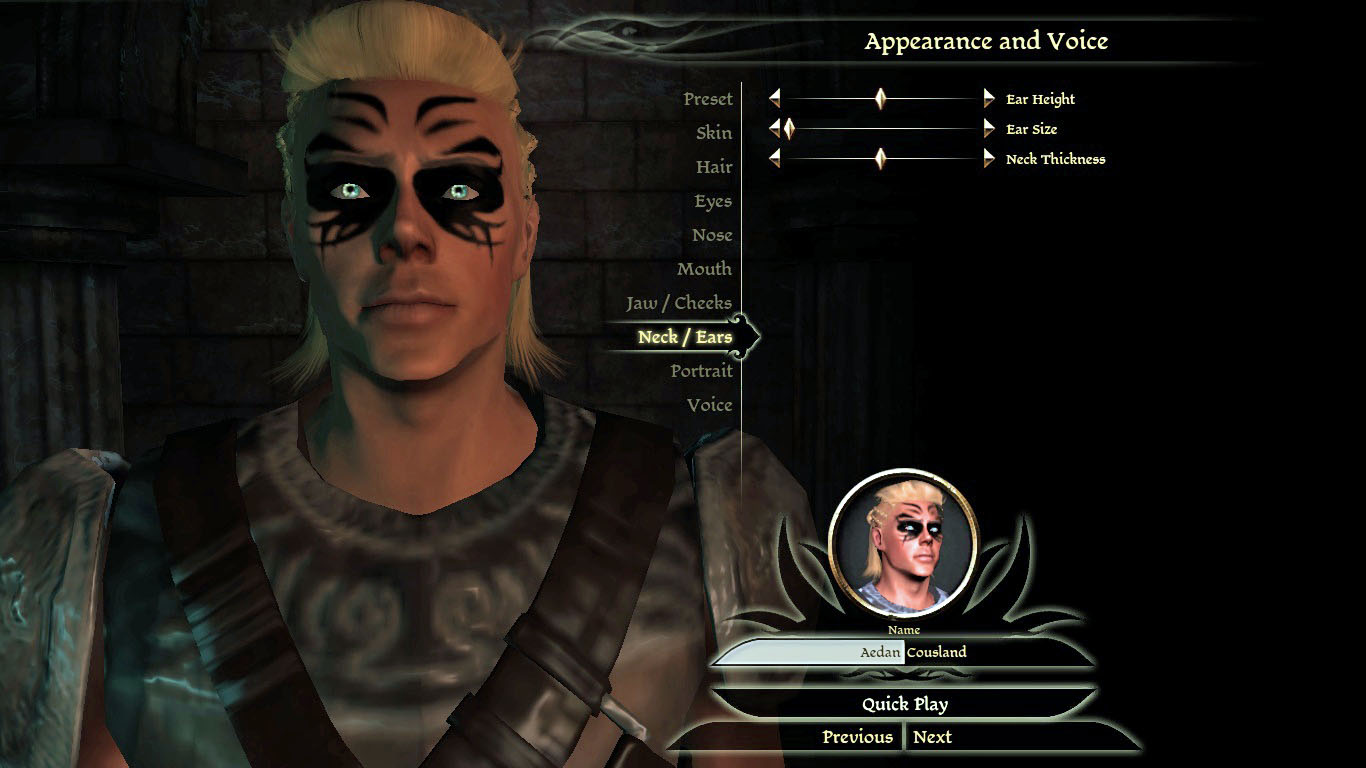This screenshot has height=768, width=1366.
Task: Open the Preset category
Action: [707, 99]
